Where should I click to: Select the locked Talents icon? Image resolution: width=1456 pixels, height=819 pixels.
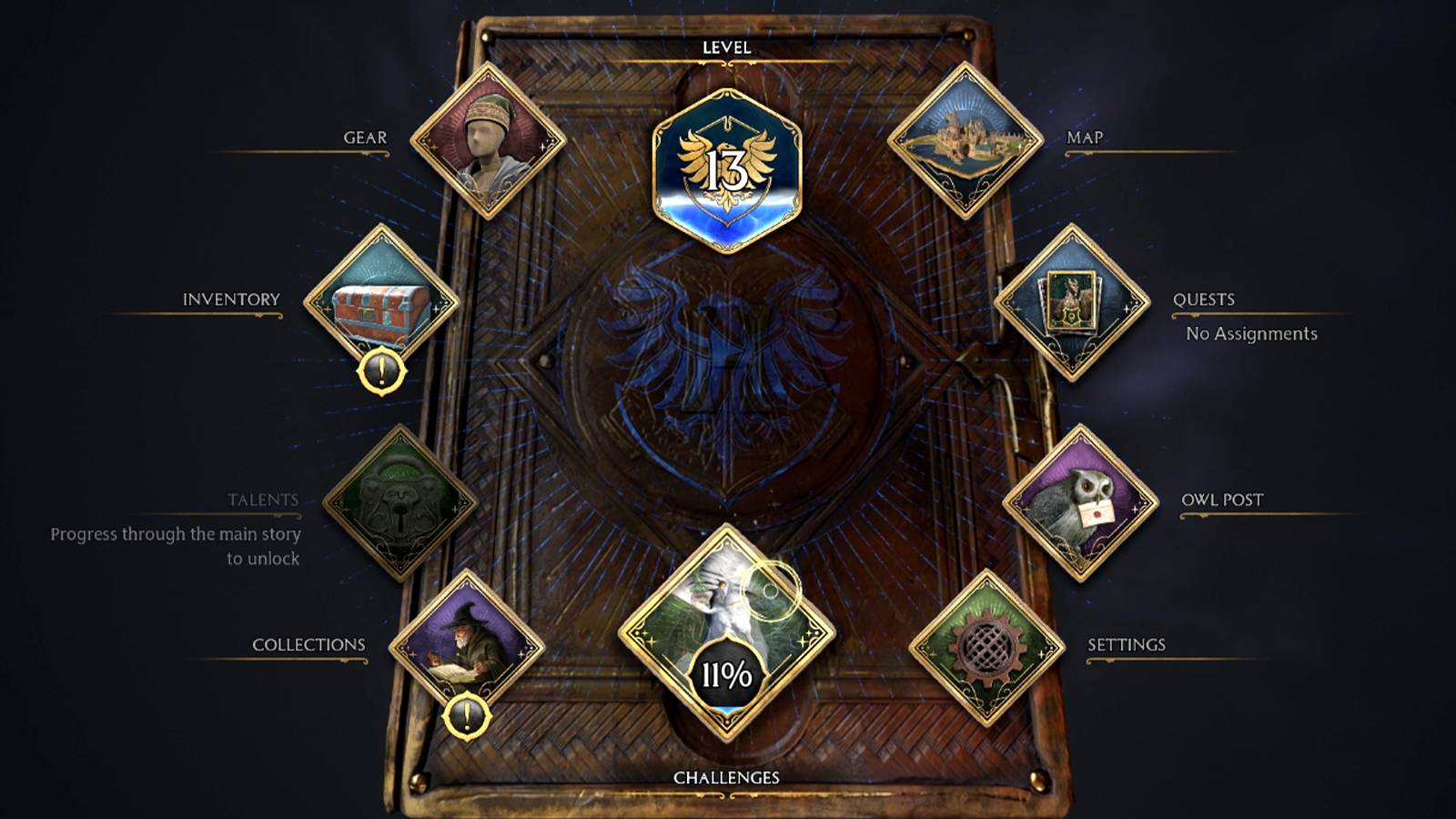coord(401,499)
